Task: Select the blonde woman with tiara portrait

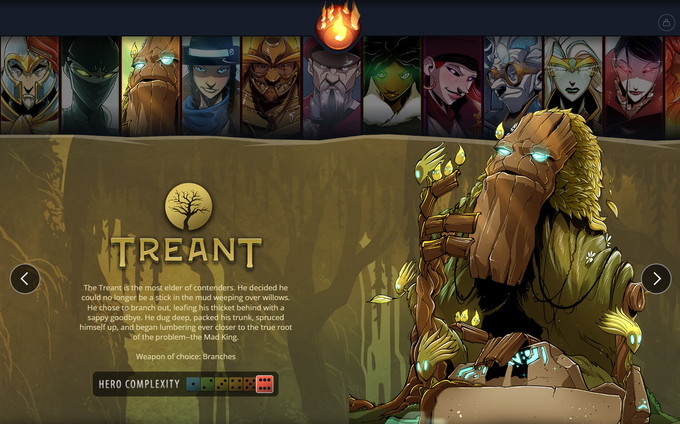Action: pyautogui.click(x=574, y=86)
